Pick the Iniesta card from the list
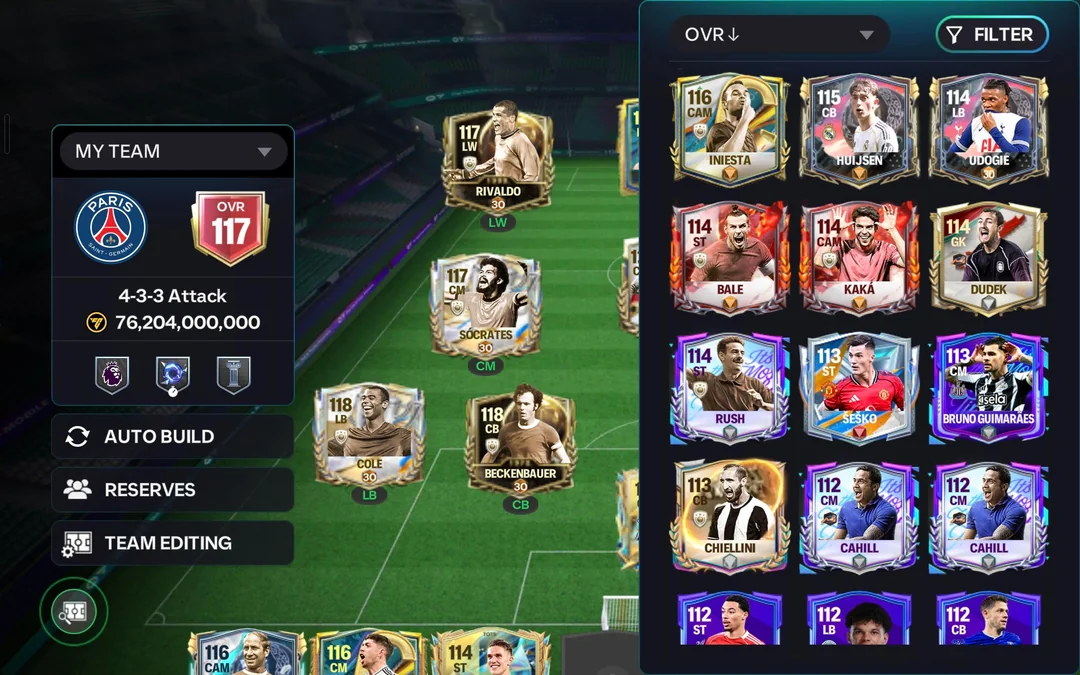 point(730,128)
